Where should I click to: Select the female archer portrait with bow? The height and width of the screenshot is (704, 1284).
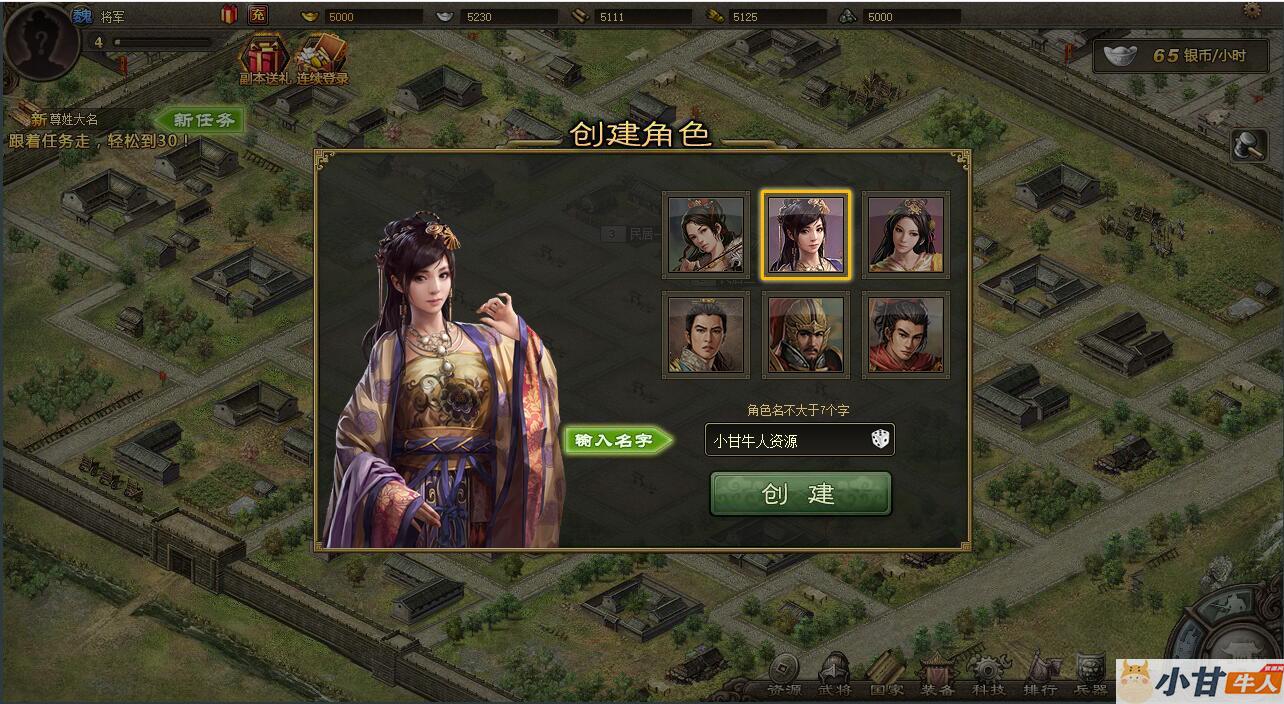(x=706, y=235)
